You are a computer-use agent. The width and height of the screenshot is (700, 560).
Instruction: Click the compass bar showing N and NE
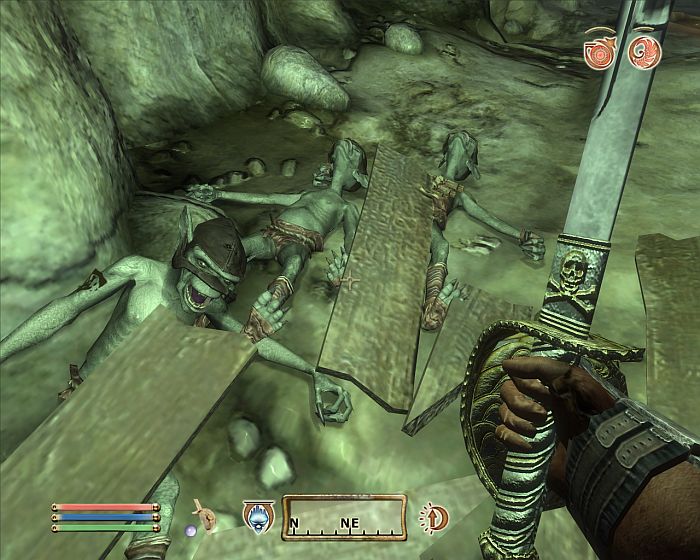[343, 517]
